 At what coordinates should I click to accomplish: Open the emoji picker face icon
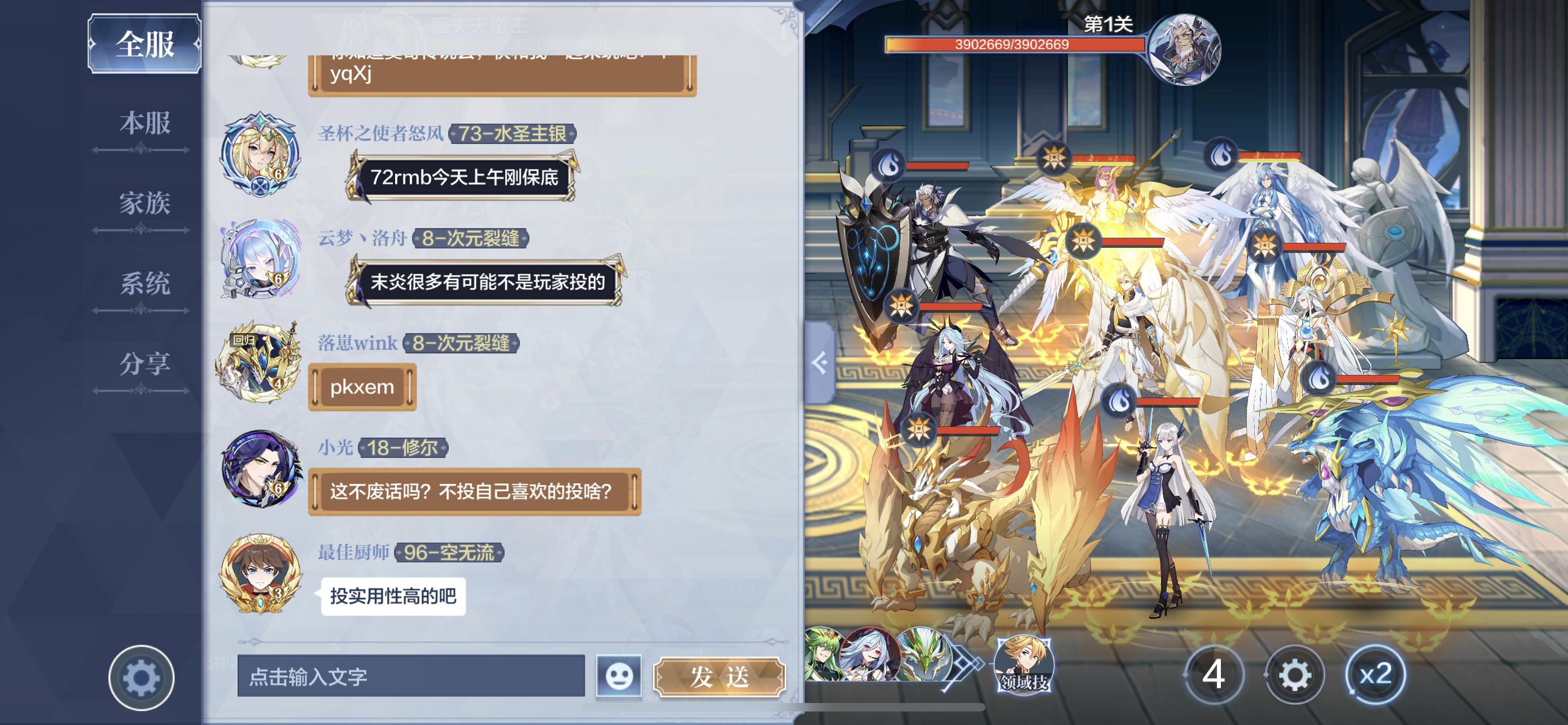click(x=619, y=676)
